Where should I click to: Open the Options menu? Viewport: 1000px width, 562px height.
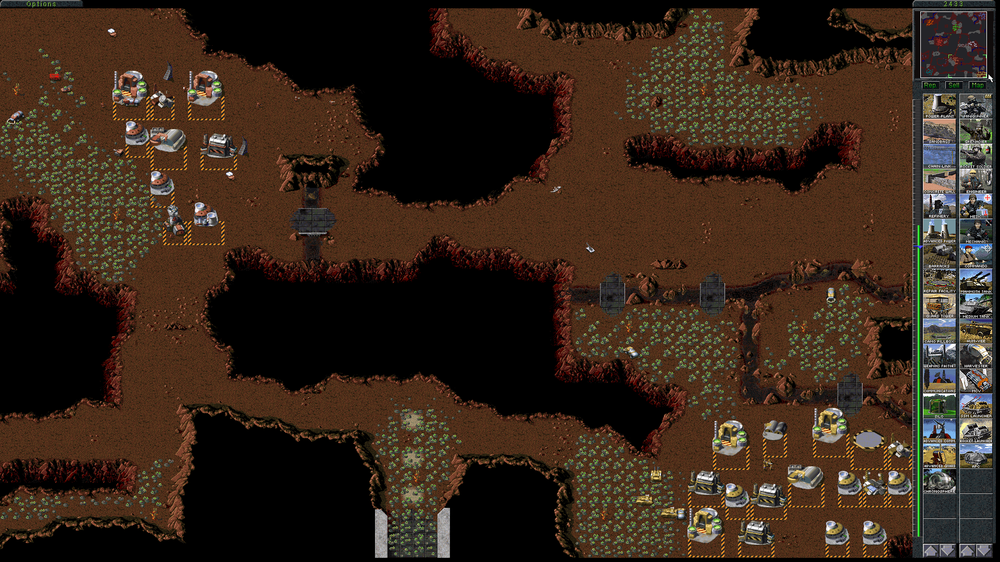[41, 4]
